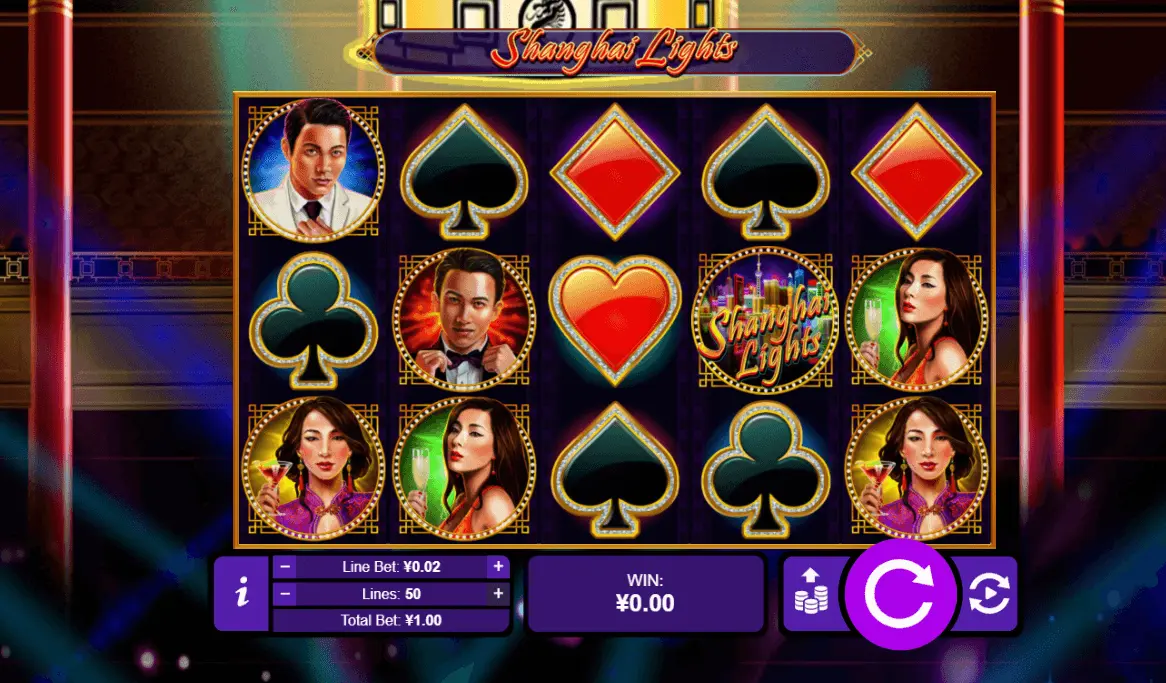
Task: Open the info paytable button
Action: coord(241,594)
